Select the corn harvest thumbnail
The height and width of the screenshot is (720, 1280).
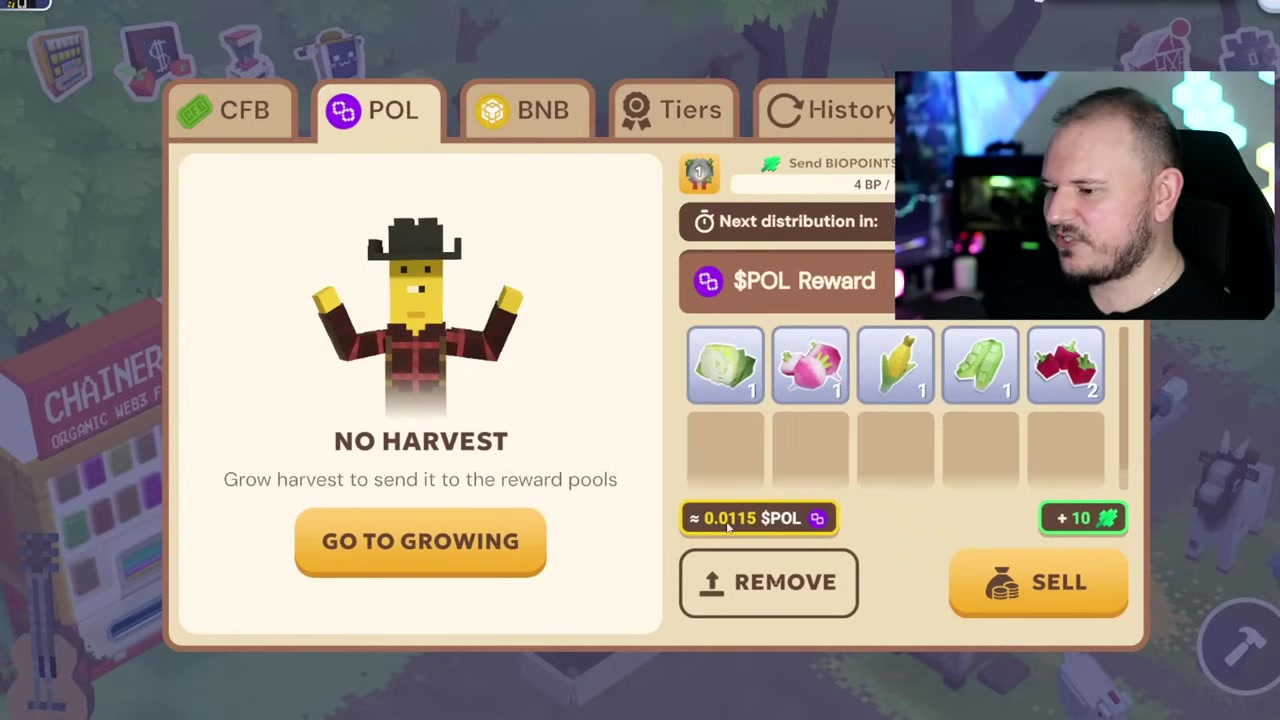[895, 365]
